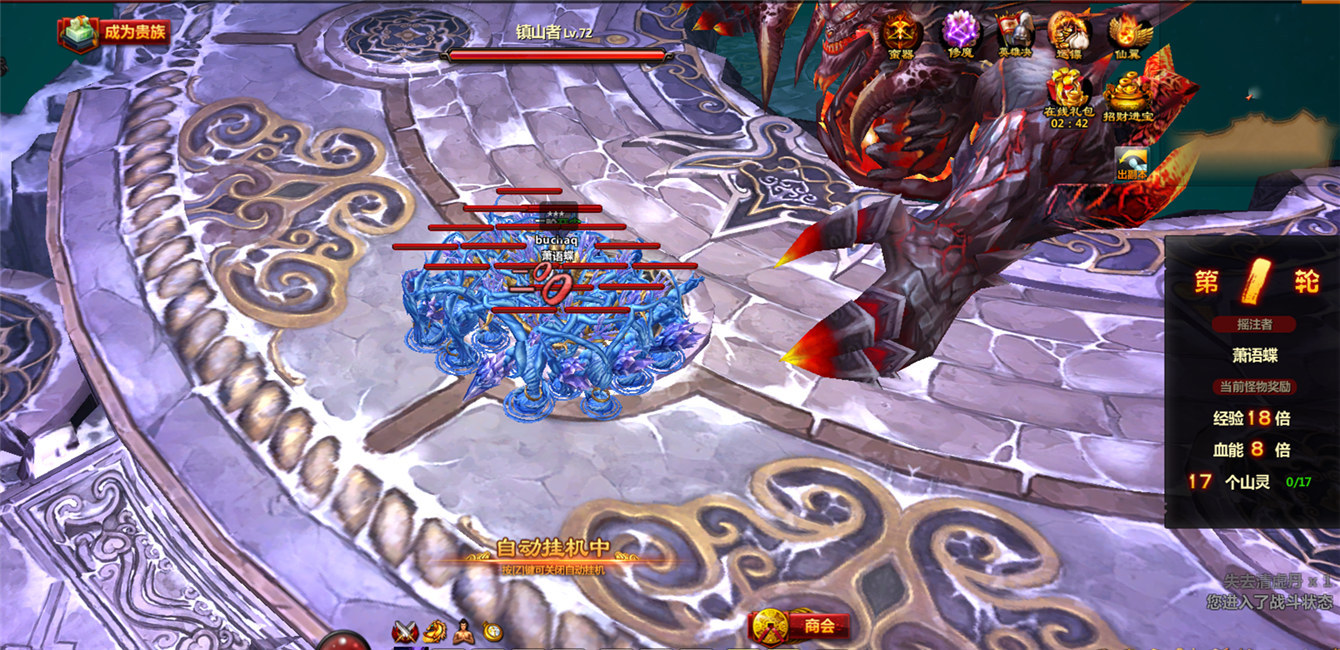
Task: Open the 运镖 escort icon
Action: tap(1068, 35)
